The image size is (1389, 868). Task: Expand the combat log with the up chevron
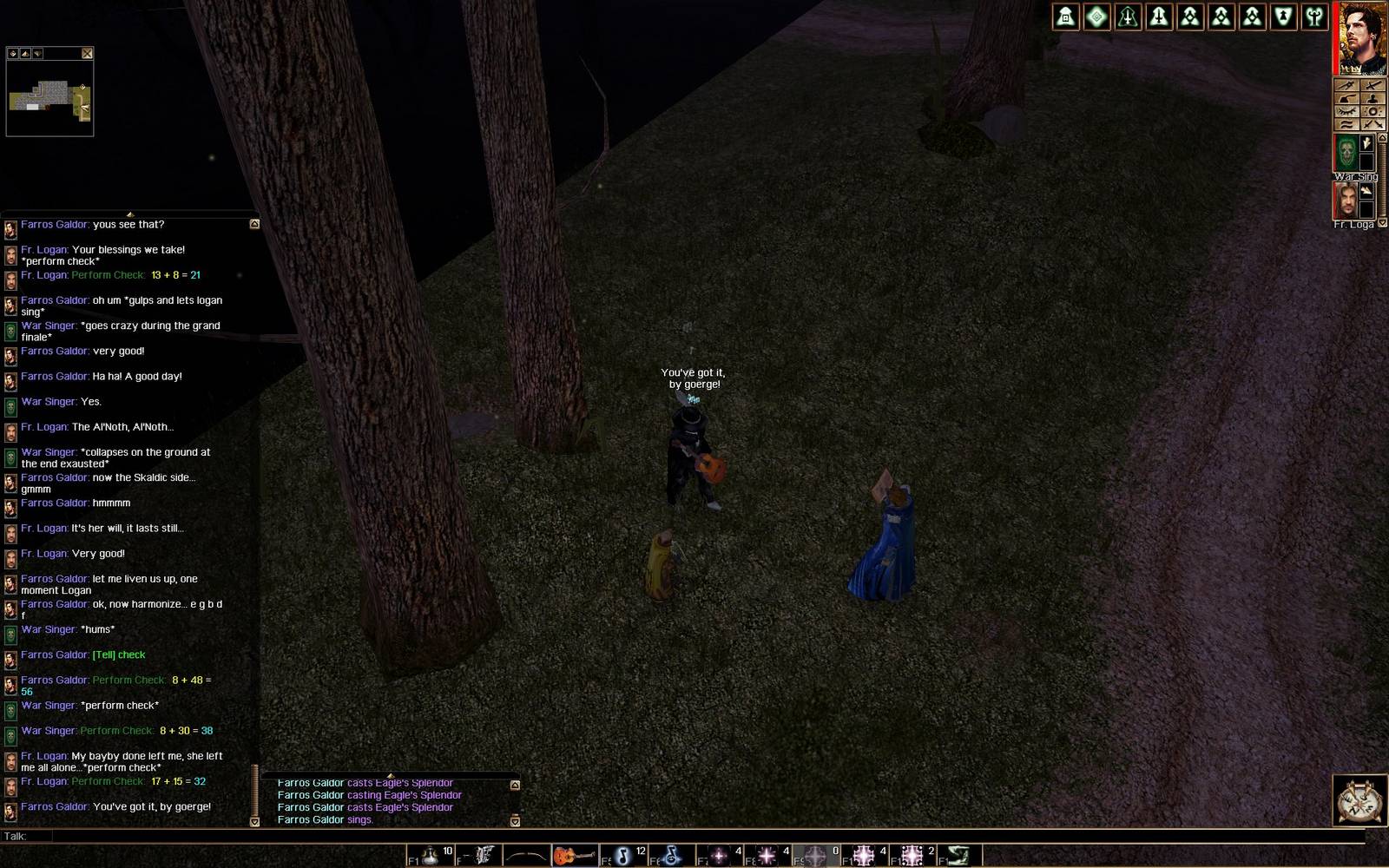pos(515,785)
